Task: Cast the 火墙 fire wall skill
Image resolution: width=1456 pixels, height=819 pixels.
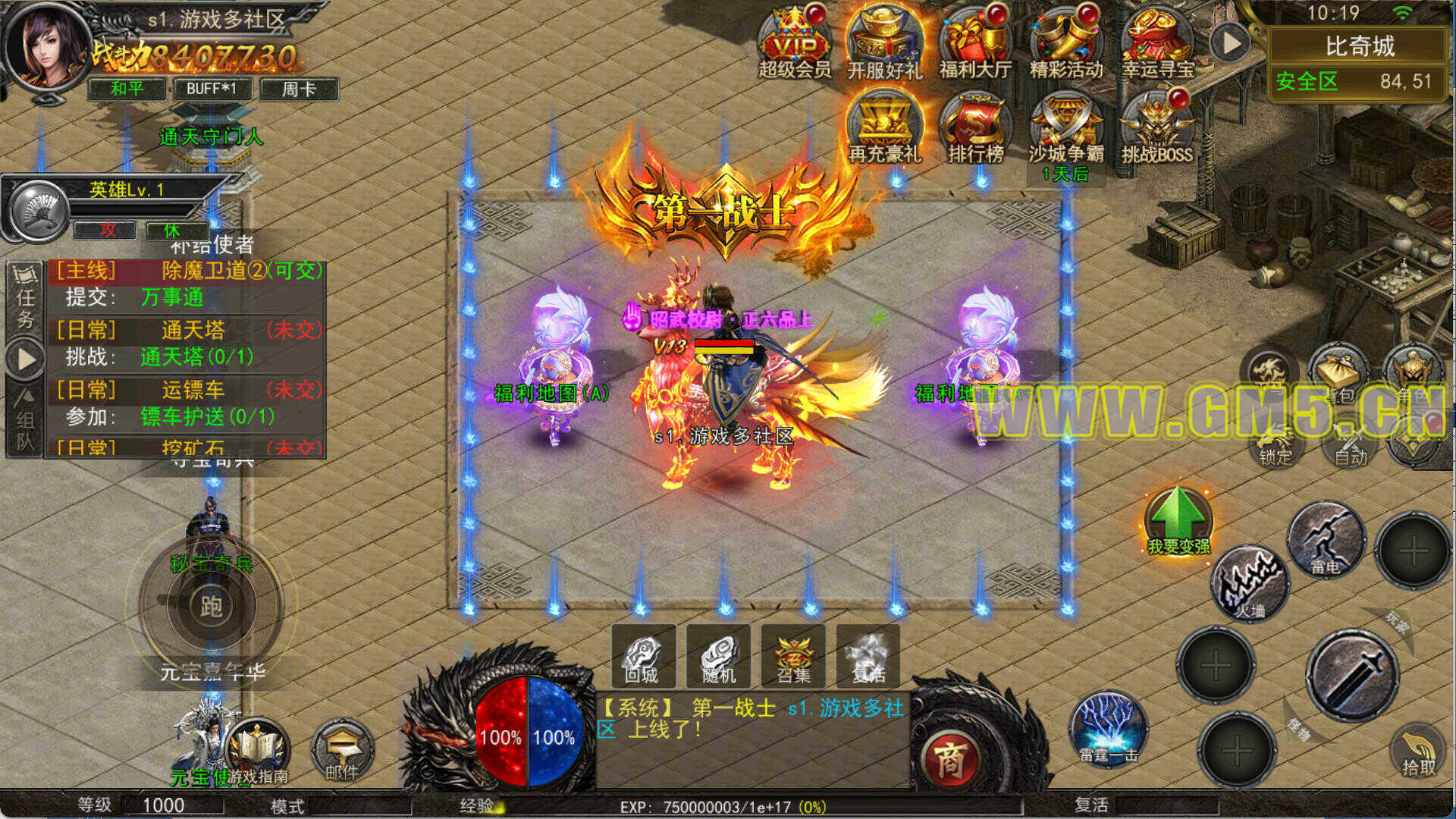Action: click(x=1250, y=585)
